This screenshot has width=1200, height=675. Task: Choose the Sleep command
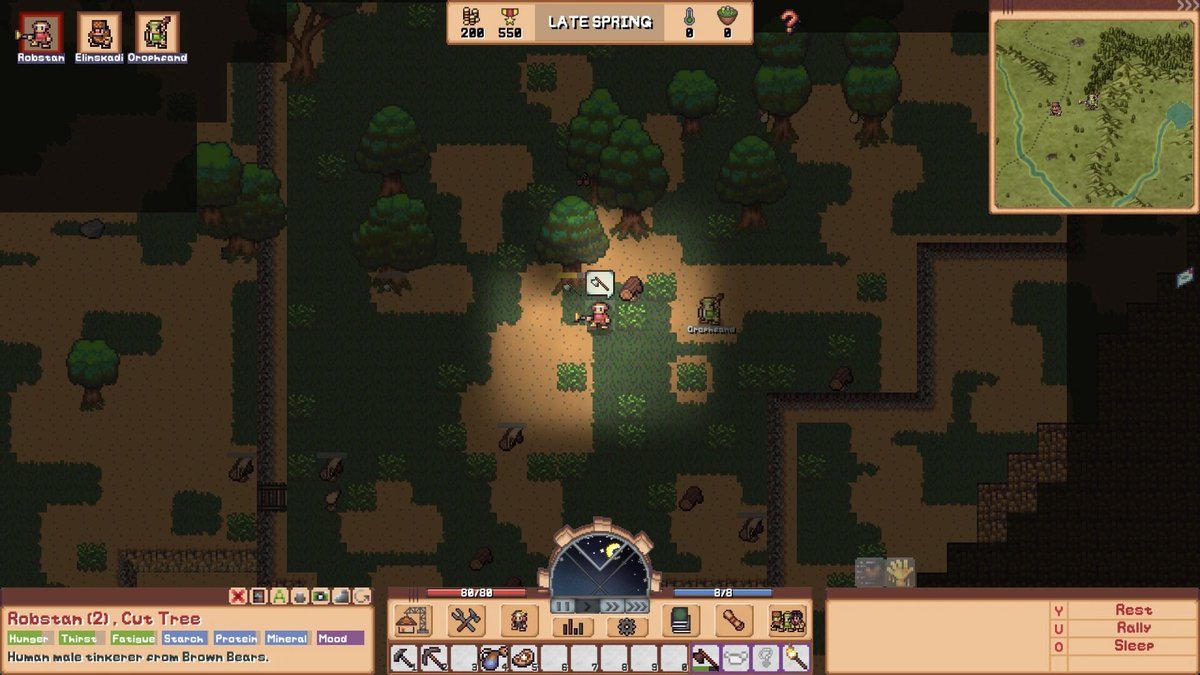[x=1133, y=646]
